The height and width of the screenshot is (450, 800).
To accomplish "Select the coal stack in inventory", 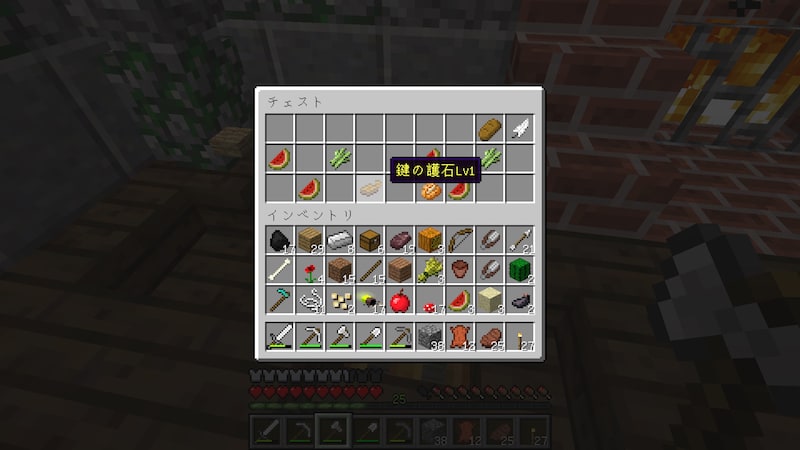I will click(280, 240).
